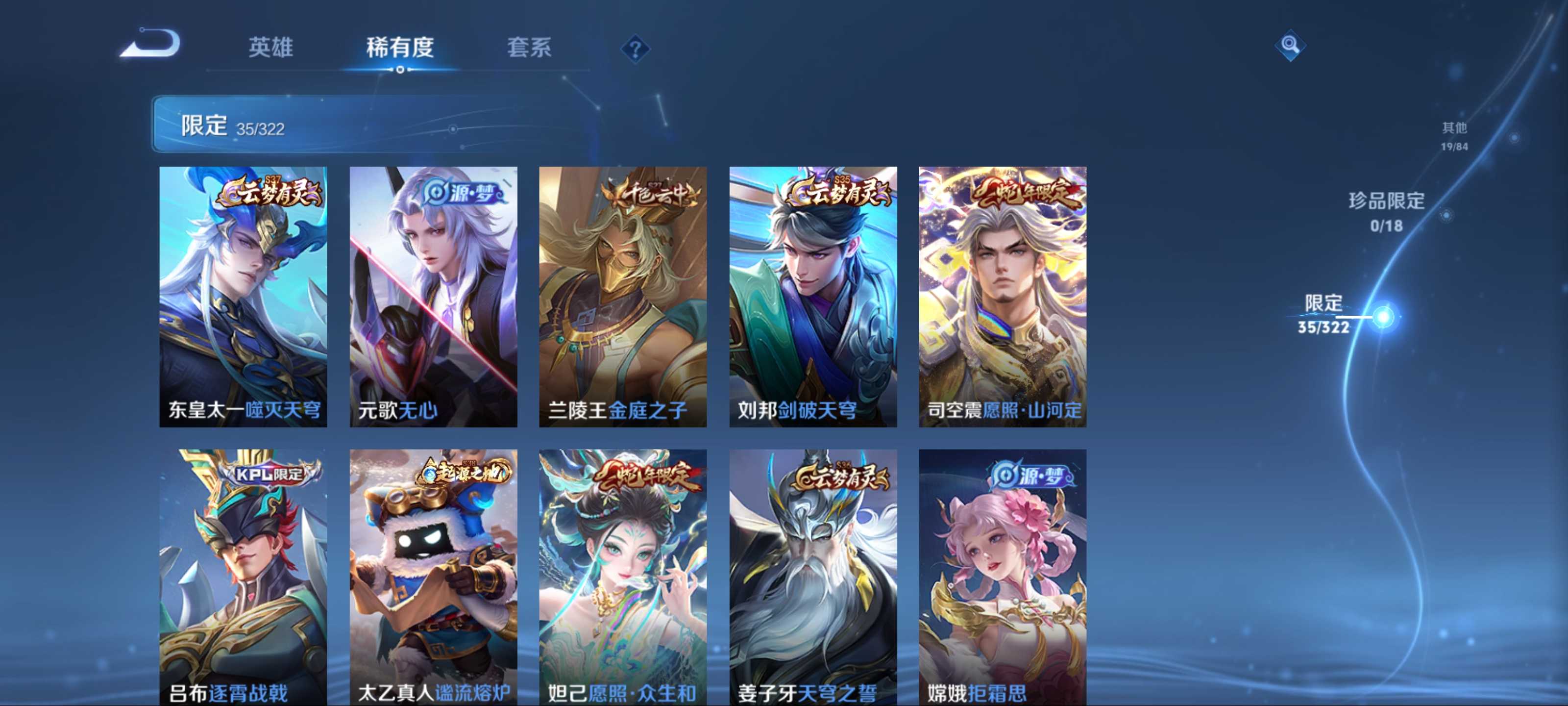Open the question mark help icon
The height and width of the screenshot is (706, 1568).
point(635,49)
